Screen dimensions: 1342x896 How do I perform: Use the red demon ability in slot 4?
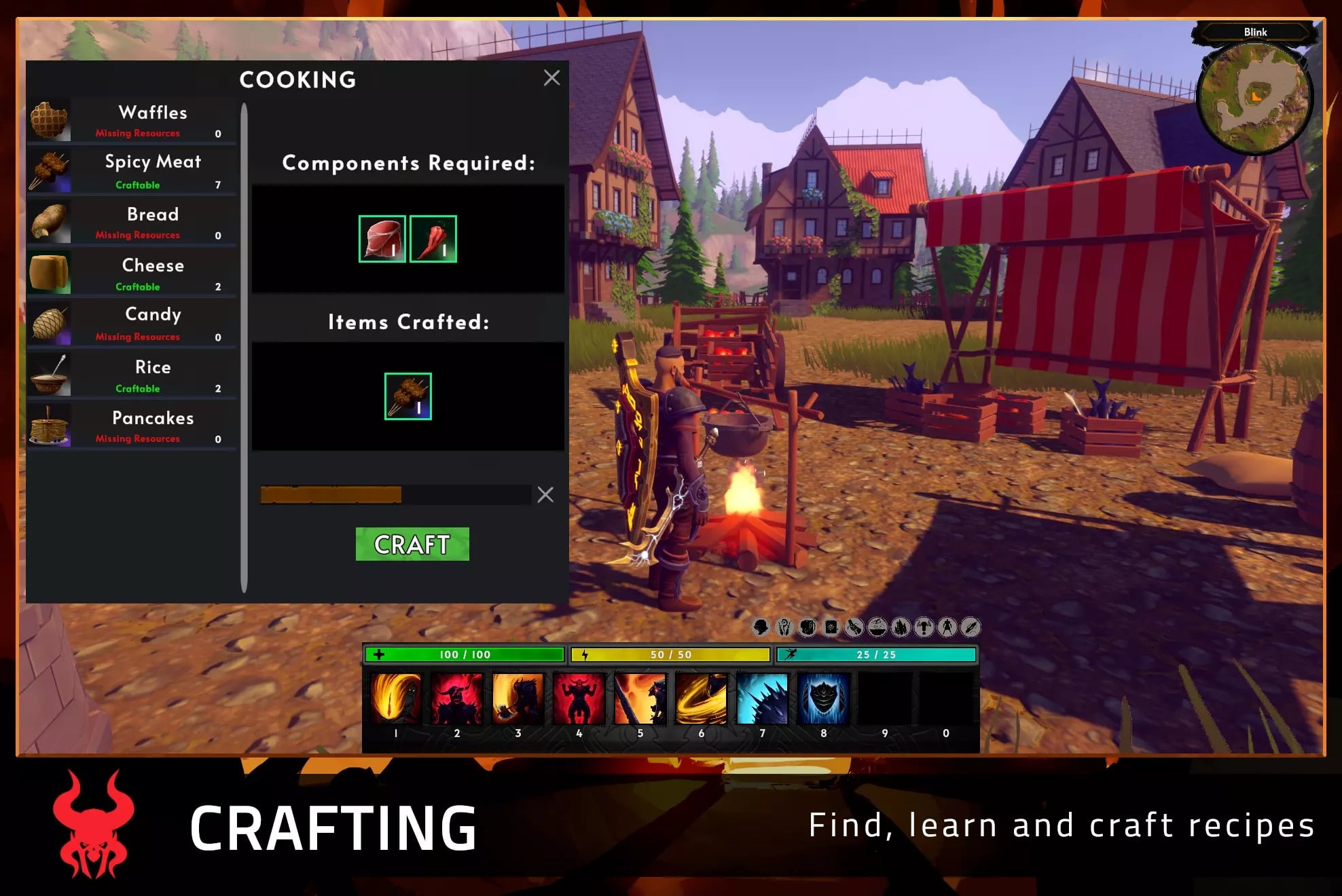coord(579,698)
